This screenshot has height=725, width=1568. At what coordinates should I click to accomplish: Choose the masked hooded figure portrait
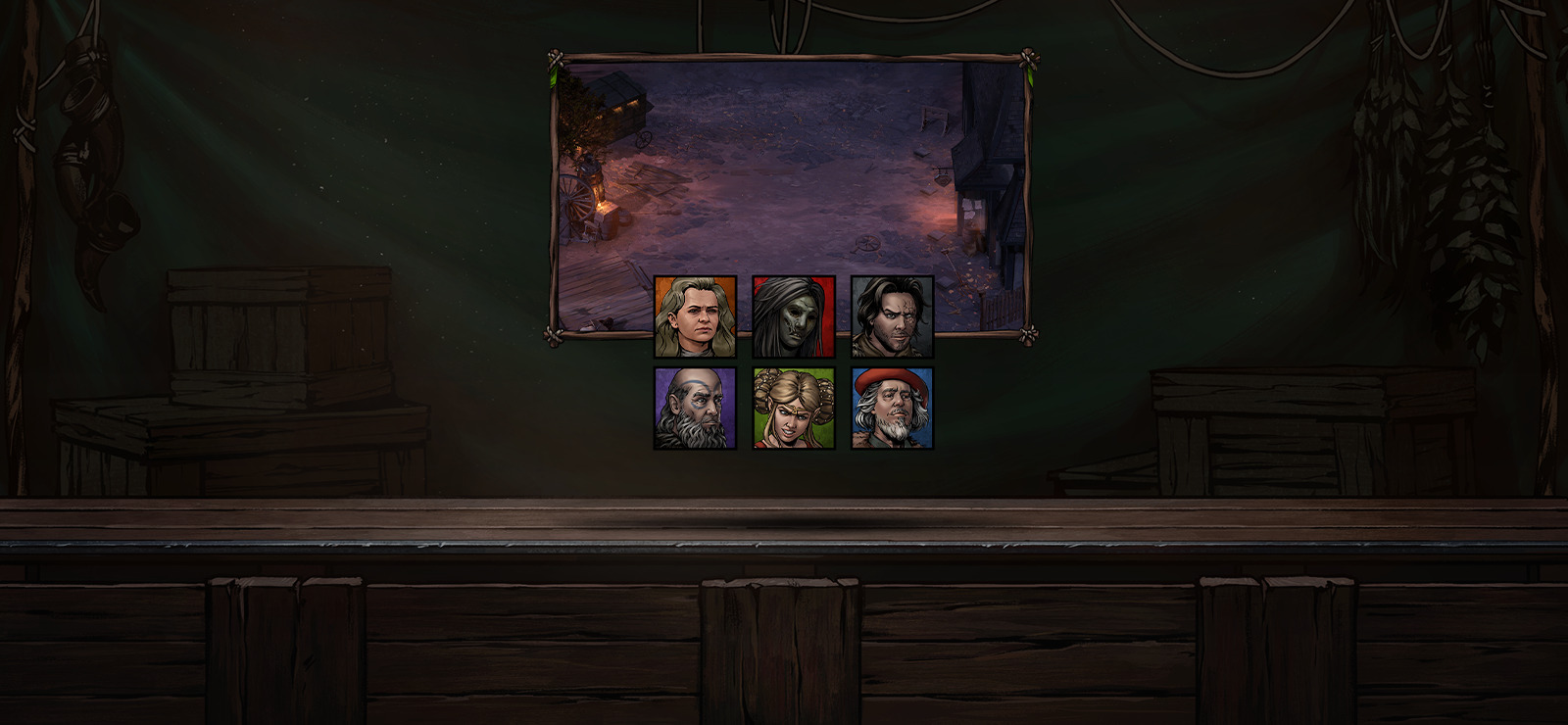click(793, 316)
